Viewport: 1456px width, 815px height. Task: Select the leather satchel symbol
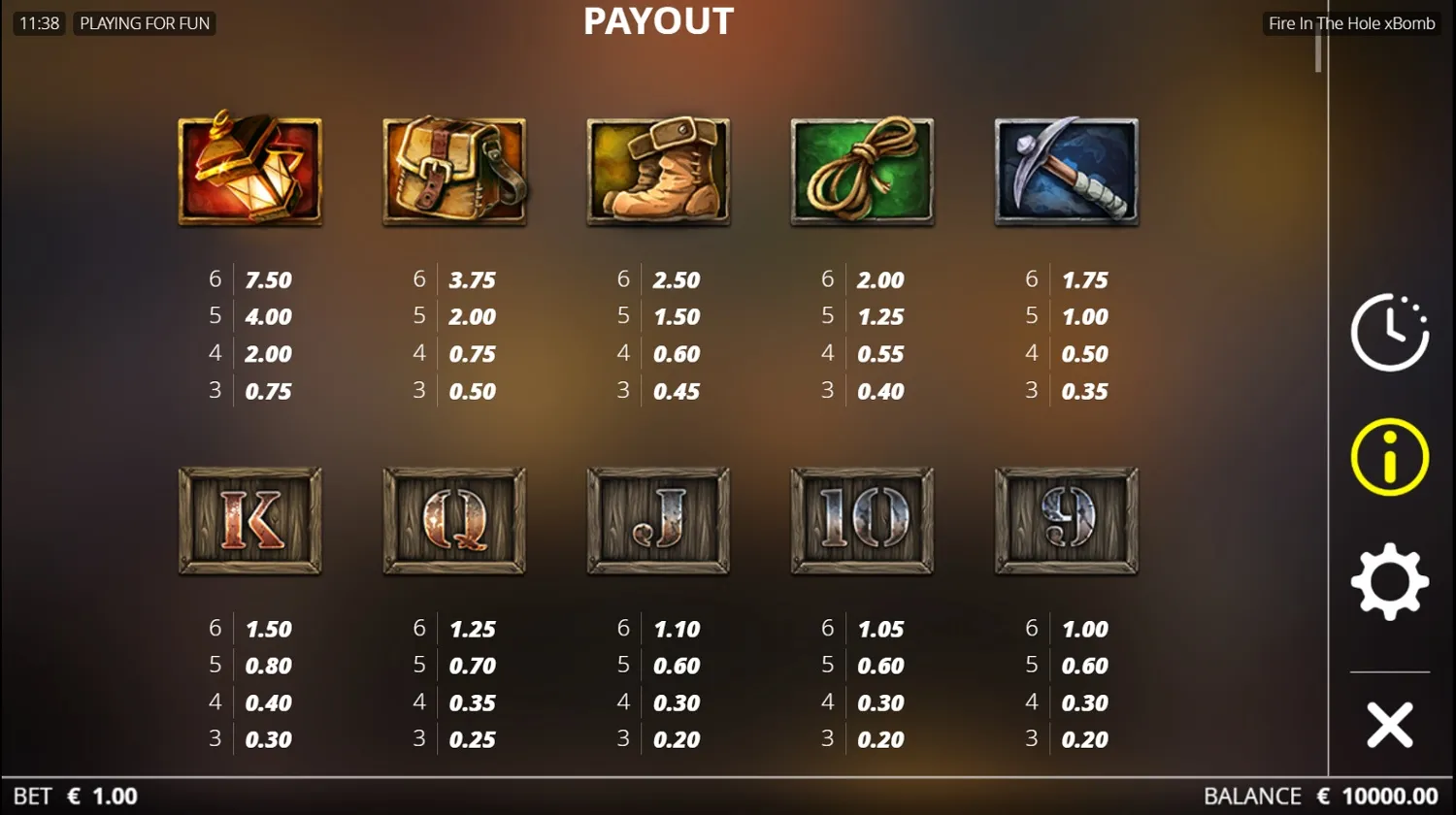(x=453, y=171)
